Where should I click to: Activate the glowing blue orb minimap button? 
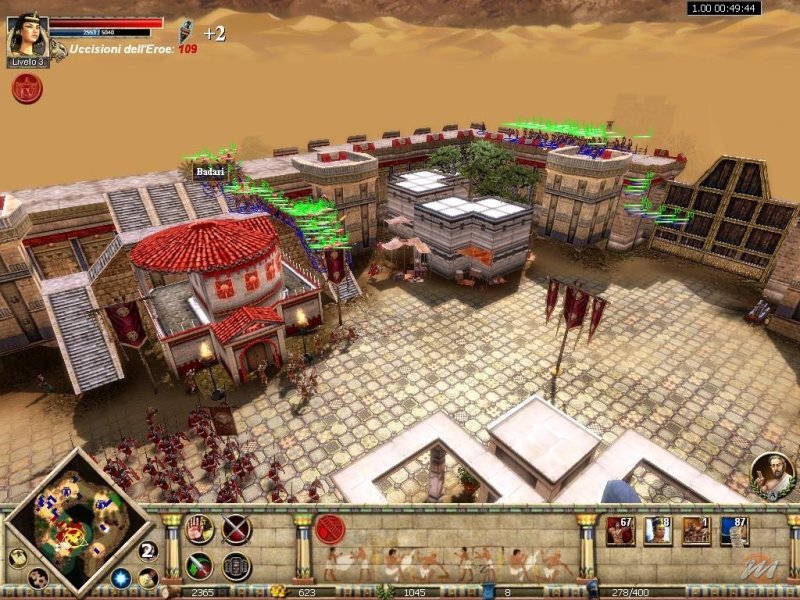tap(121, 578)
